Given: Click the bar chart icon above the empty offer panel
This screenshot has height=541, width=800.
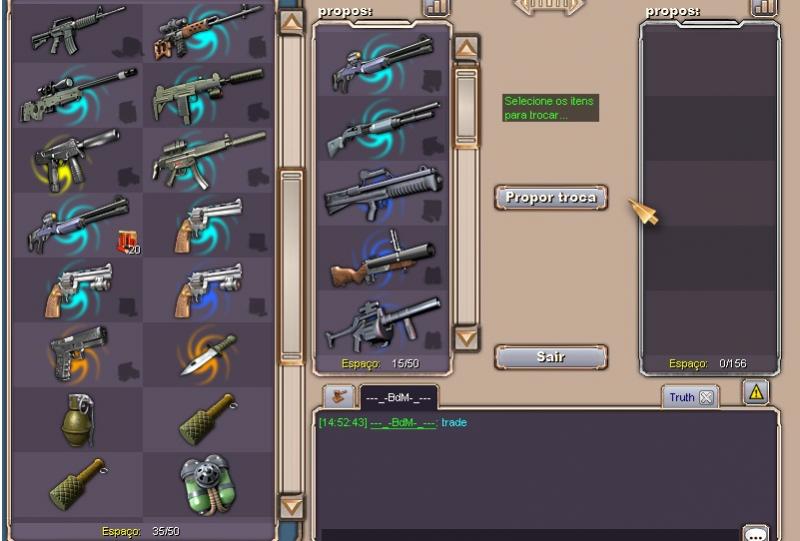Looking at the screenshot, I should [763, 7].
